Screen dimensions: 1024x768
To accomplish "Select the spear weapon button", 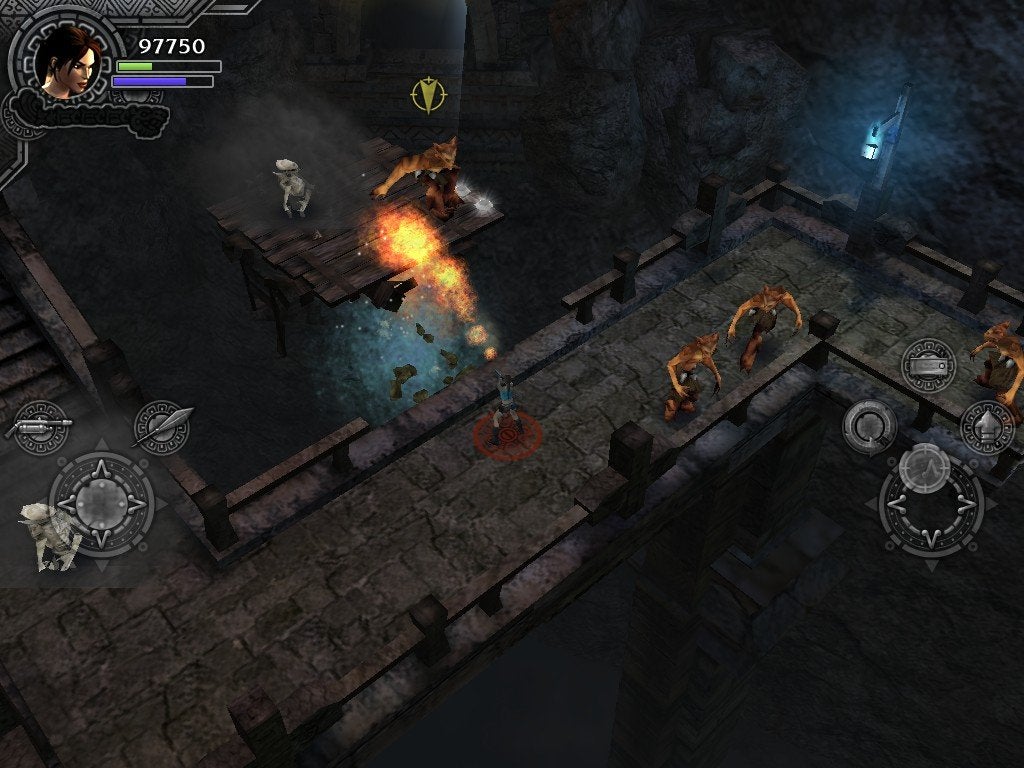I will (x=162, y=426).
